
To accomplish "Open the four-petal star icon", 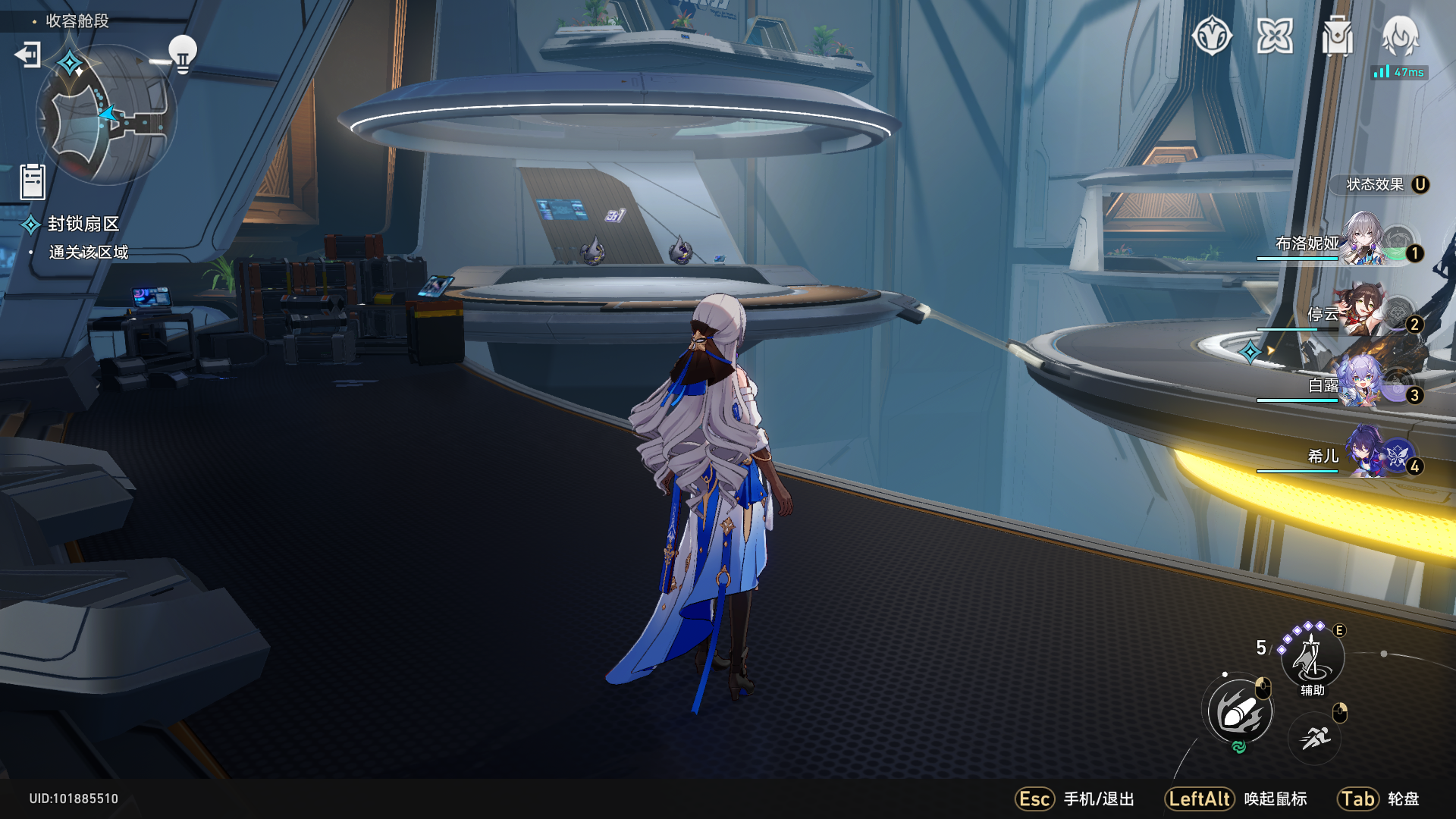I will (1275, 36).
